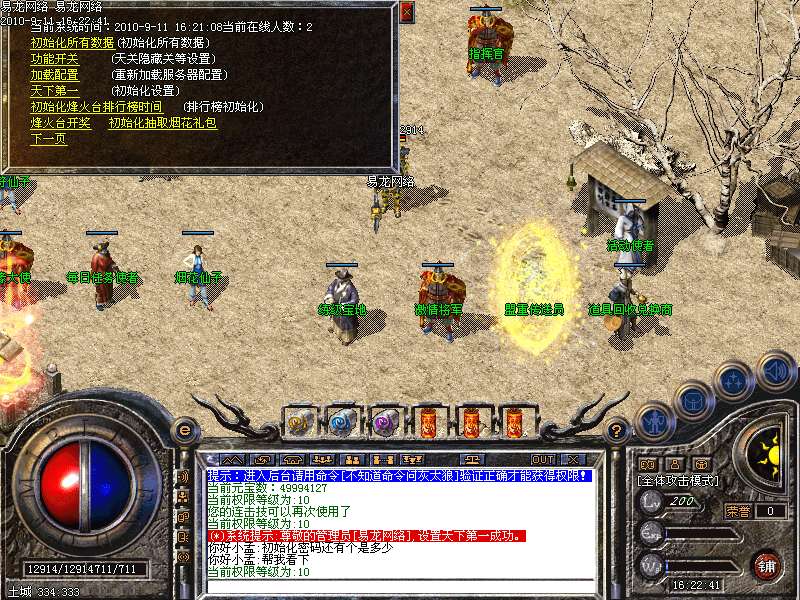Image resolution: width=800 pixels, height=600 pixels.
Task: Use the purple scroll in the belt slot
Action: click(x=385, y=423)
